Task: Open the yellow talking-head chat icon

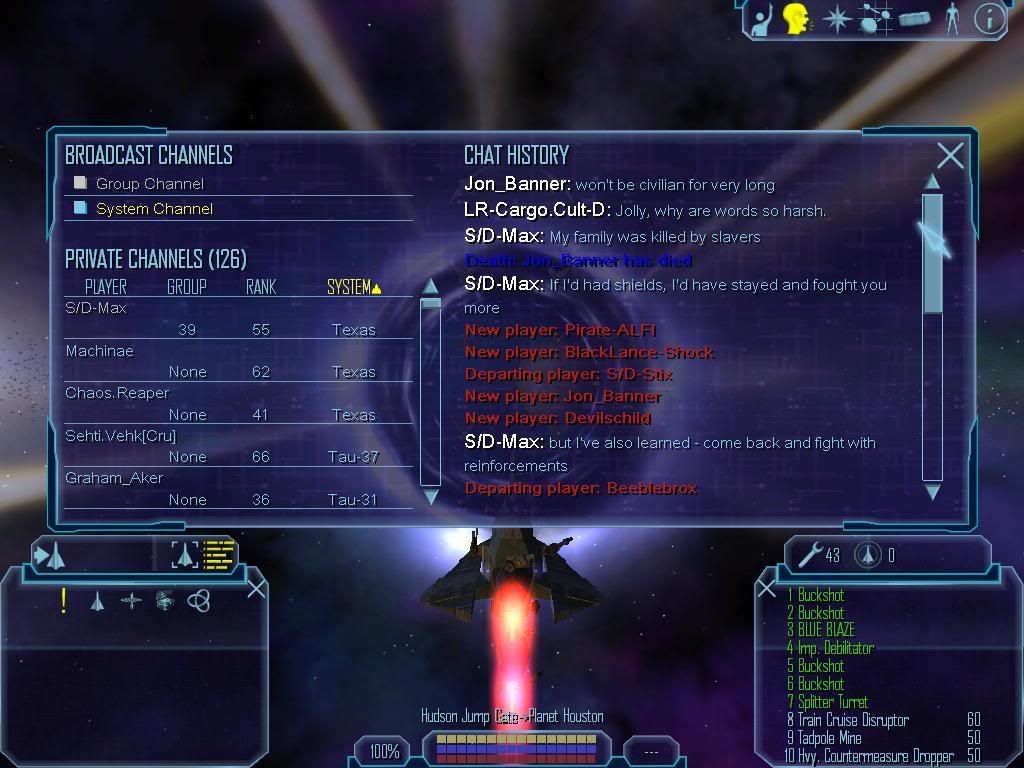Action: [795, 19]
